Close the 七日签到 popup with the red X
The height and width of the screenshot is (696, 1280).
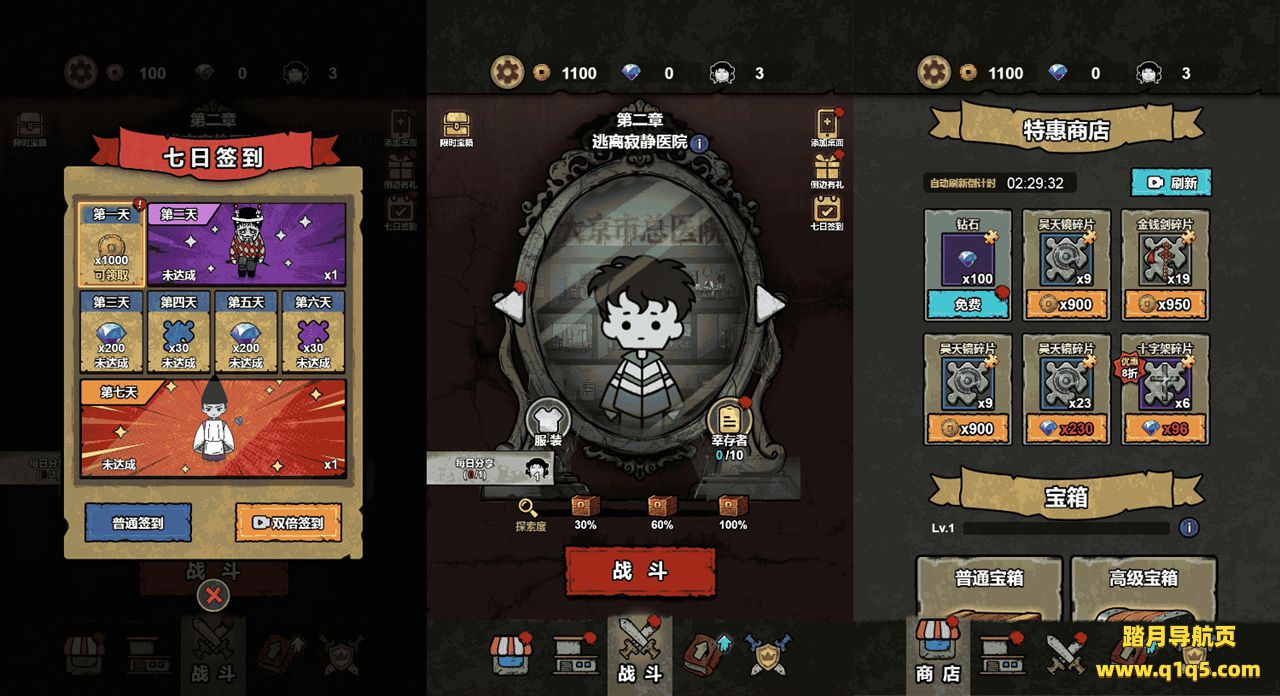click(213, 597)
